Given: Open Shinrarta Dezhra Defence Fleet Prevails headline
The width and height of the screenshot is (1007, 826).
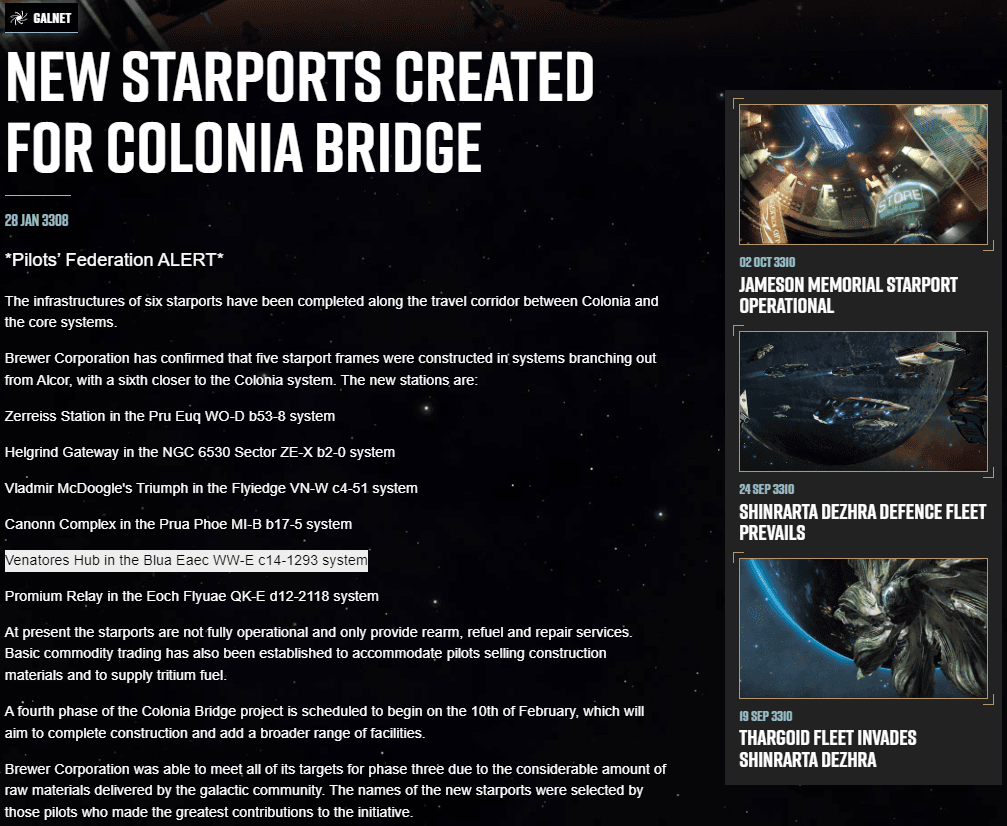Looking at the screenshot, I should pos(862,522).
